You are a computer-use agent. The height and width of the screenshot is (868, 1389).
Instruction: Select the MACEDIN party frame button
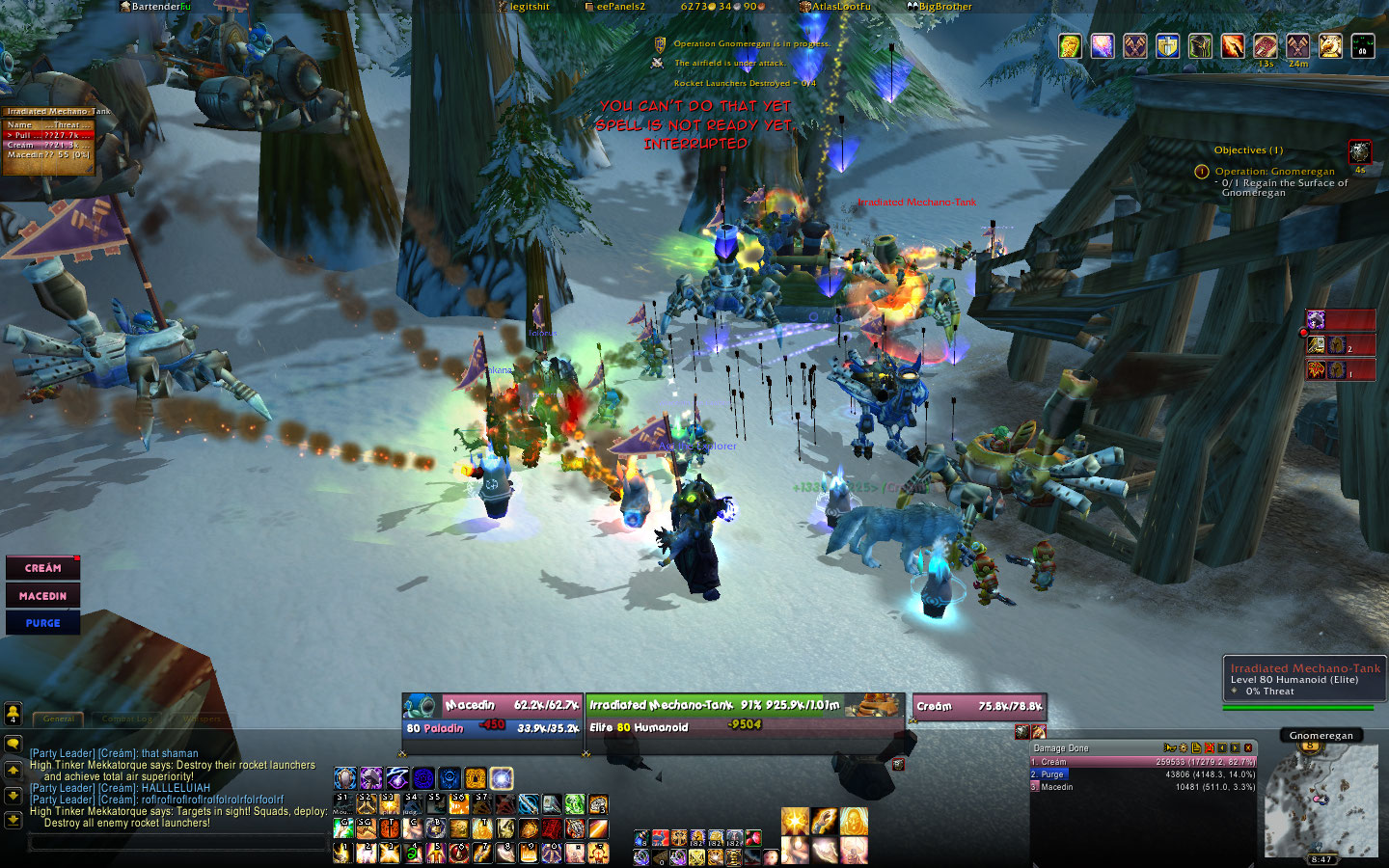coord(42,596)
